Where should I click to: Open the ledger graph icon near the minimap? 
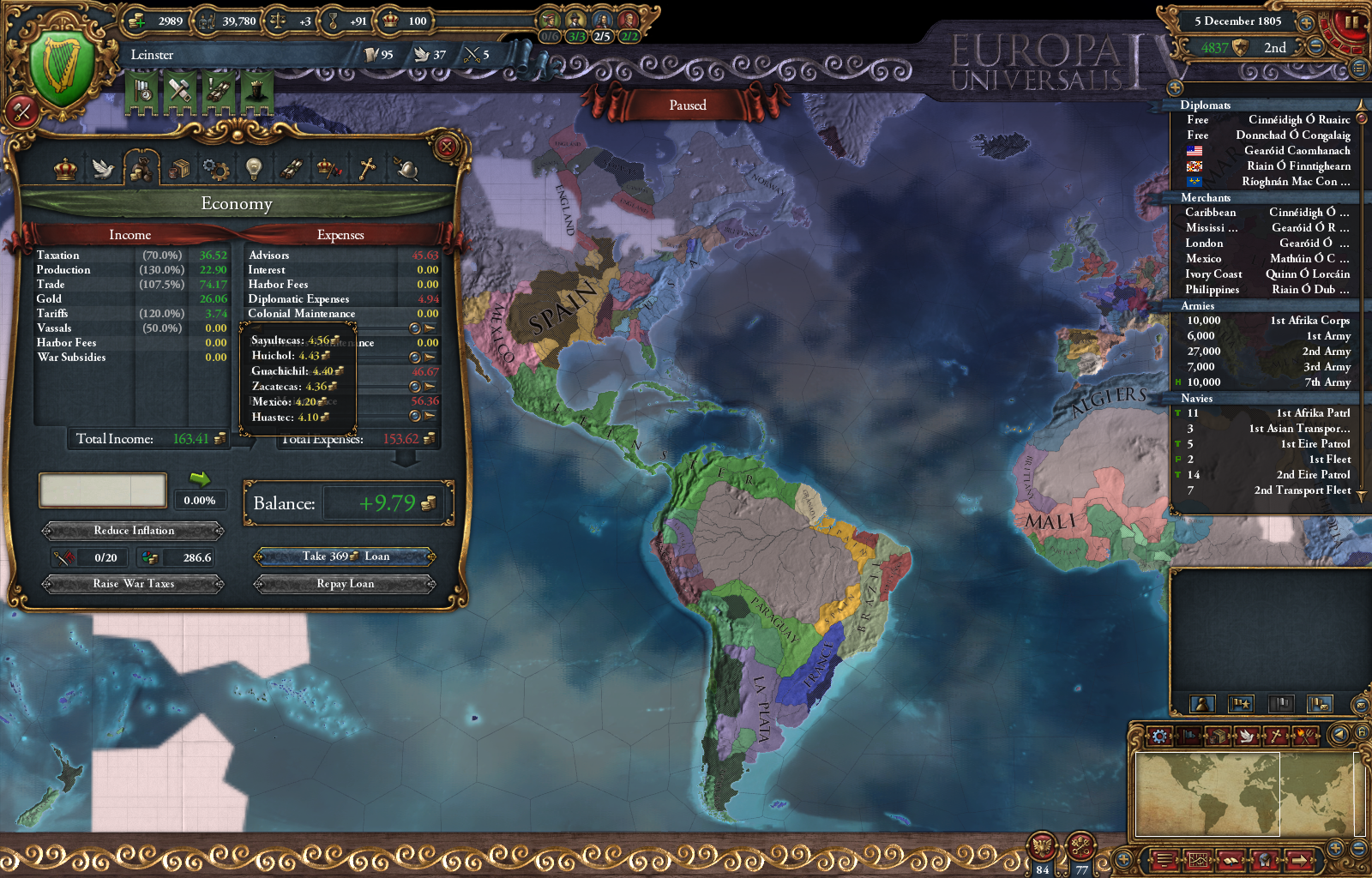pyautogui.click(x=1199, y=858)
